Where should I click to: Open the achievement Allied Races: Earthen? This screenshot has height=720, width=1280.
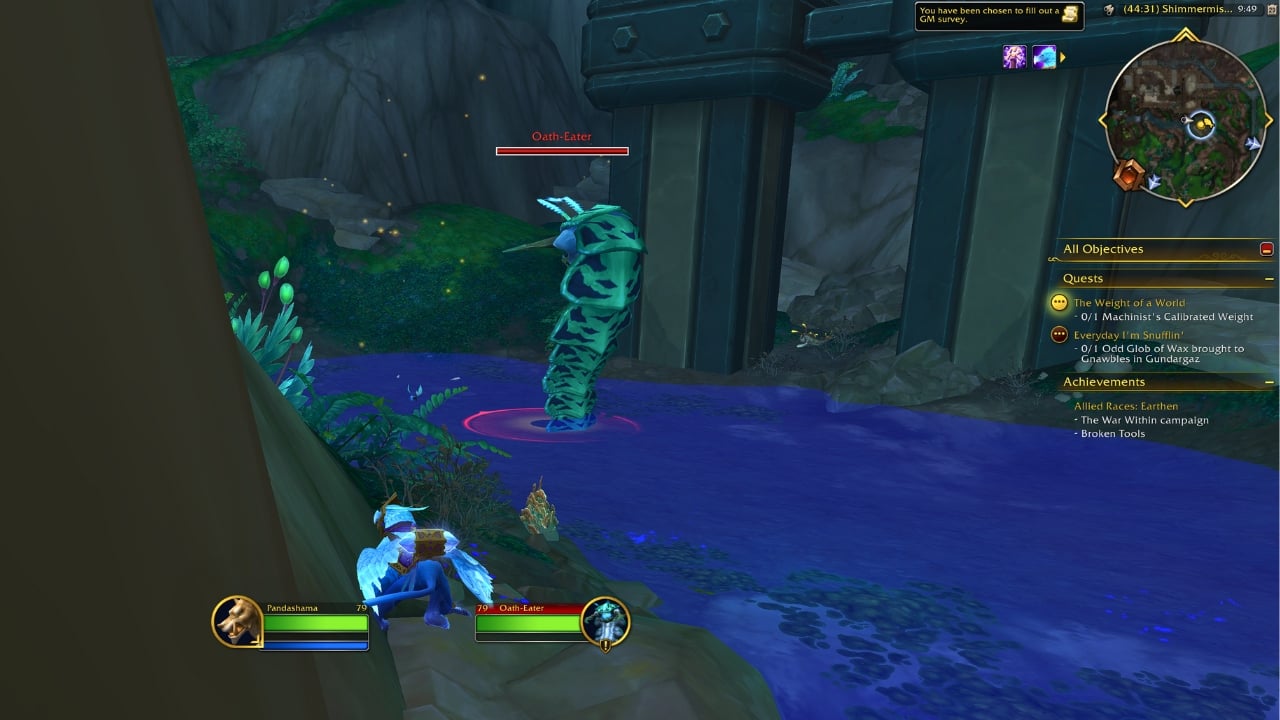[x=1127, y=405]
